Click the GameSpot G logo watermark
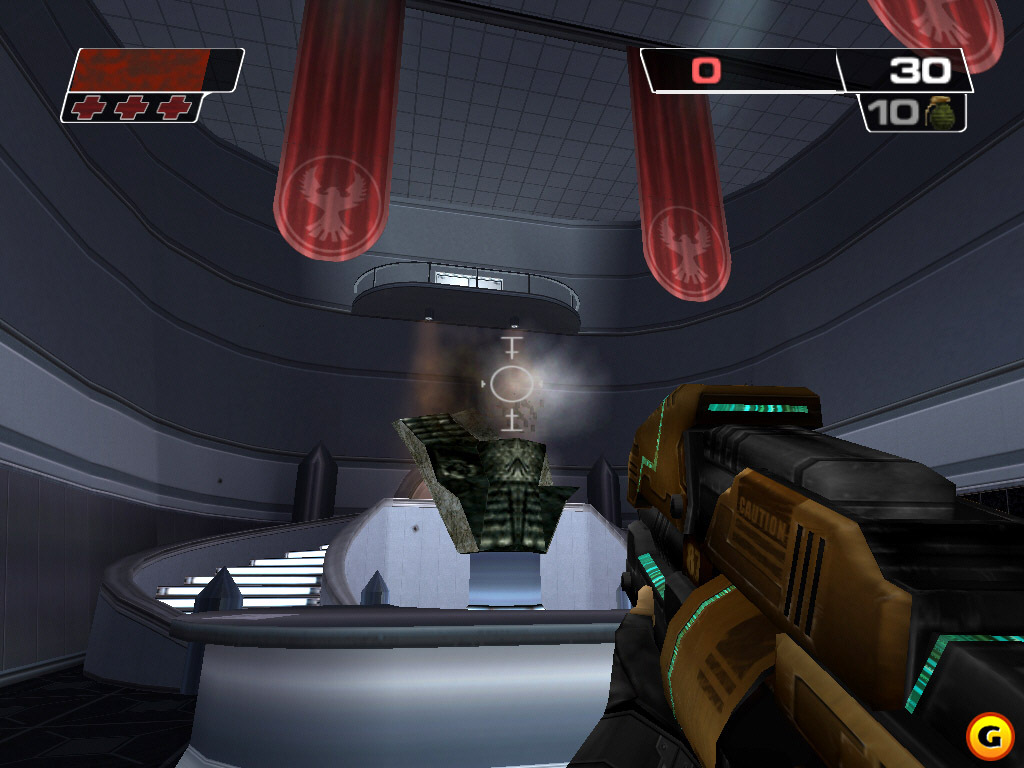The width and height of the screenshot is (1024, 768). 988,737
